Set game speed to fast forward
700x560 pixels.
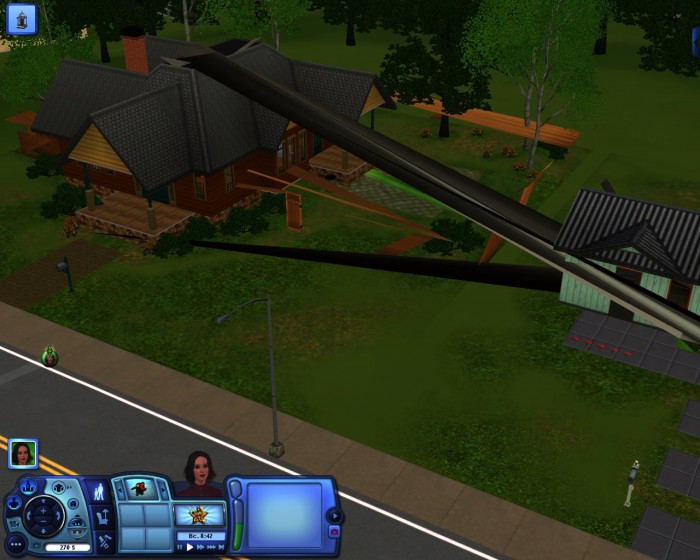pyautogui.click(x=201, y=547)
